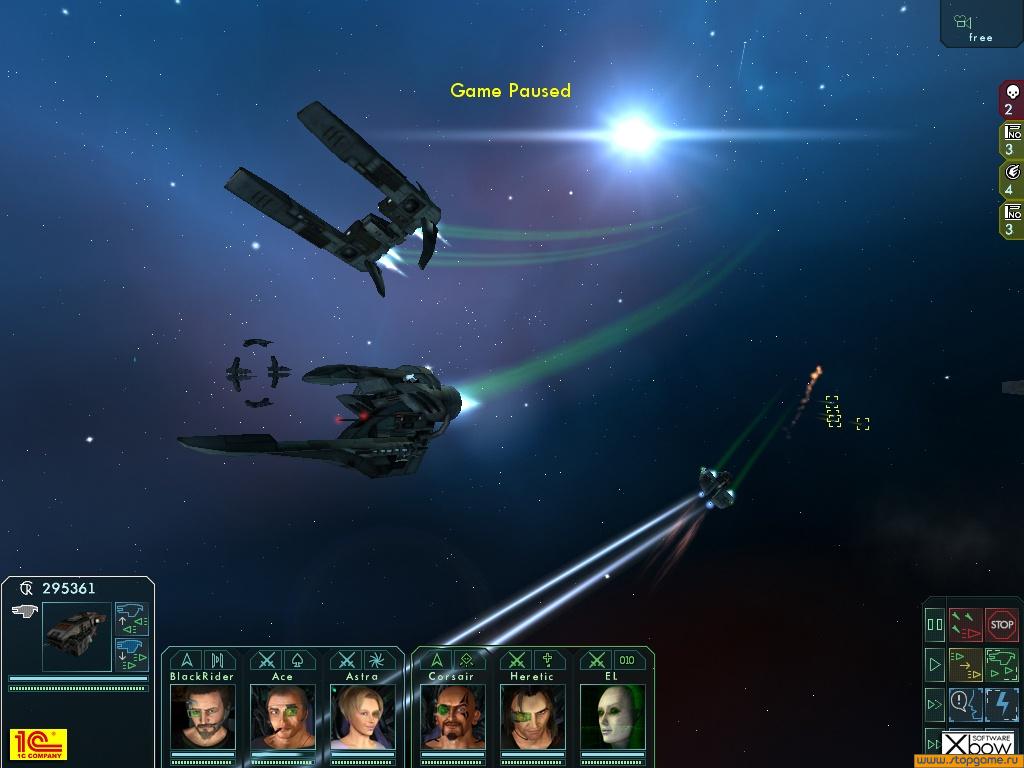Click the pause game speed button
1024x768 pixels.
(x=935, y=625)
